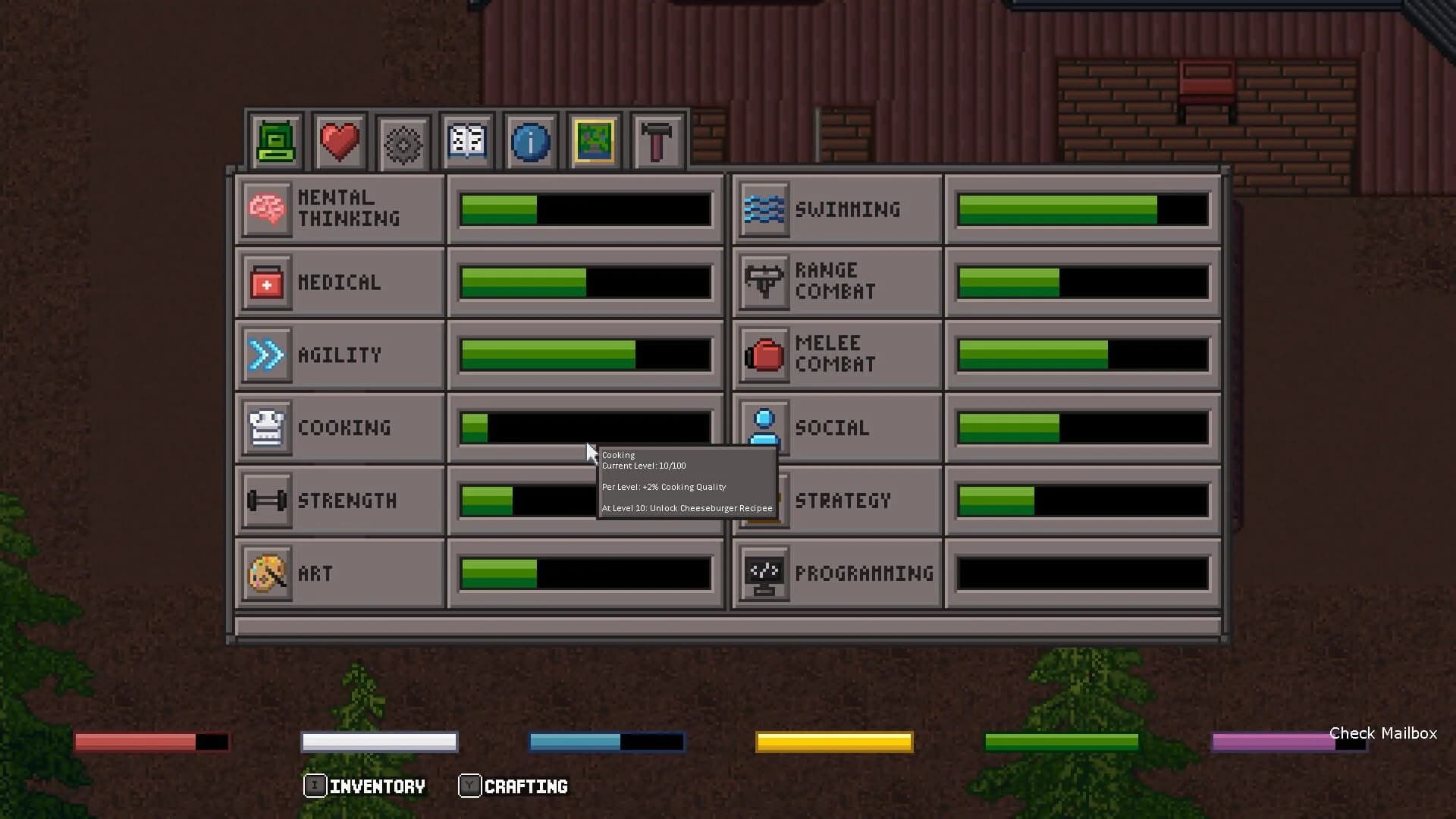Click the Range Combat crossbow icon
Image resolution: width=1456 pixels, height=819 pixels.
pyautogui.click(x=764, y=281)
